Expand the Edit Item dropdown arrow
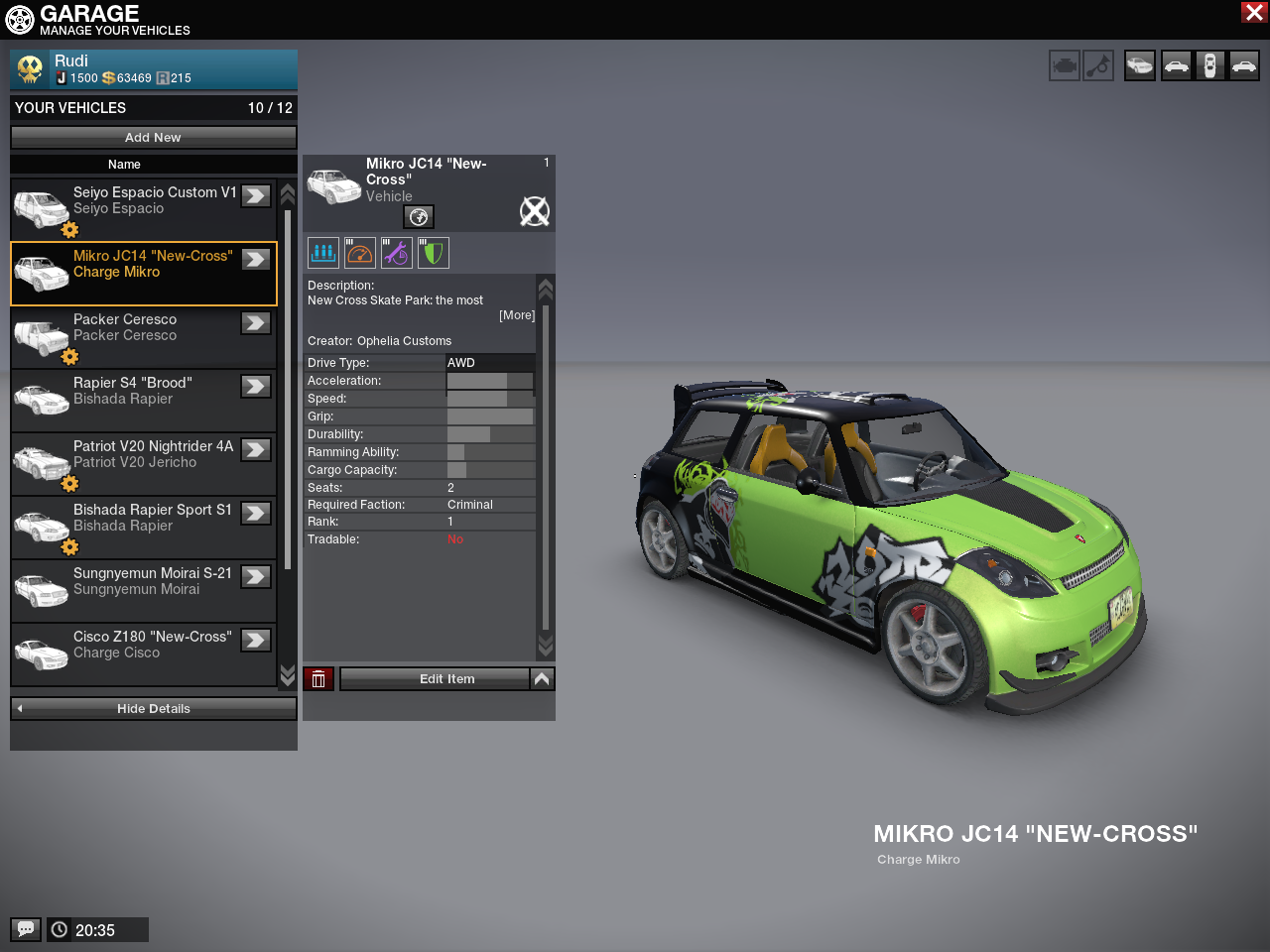Screen dimensions: 1270x952 (542, 679)
